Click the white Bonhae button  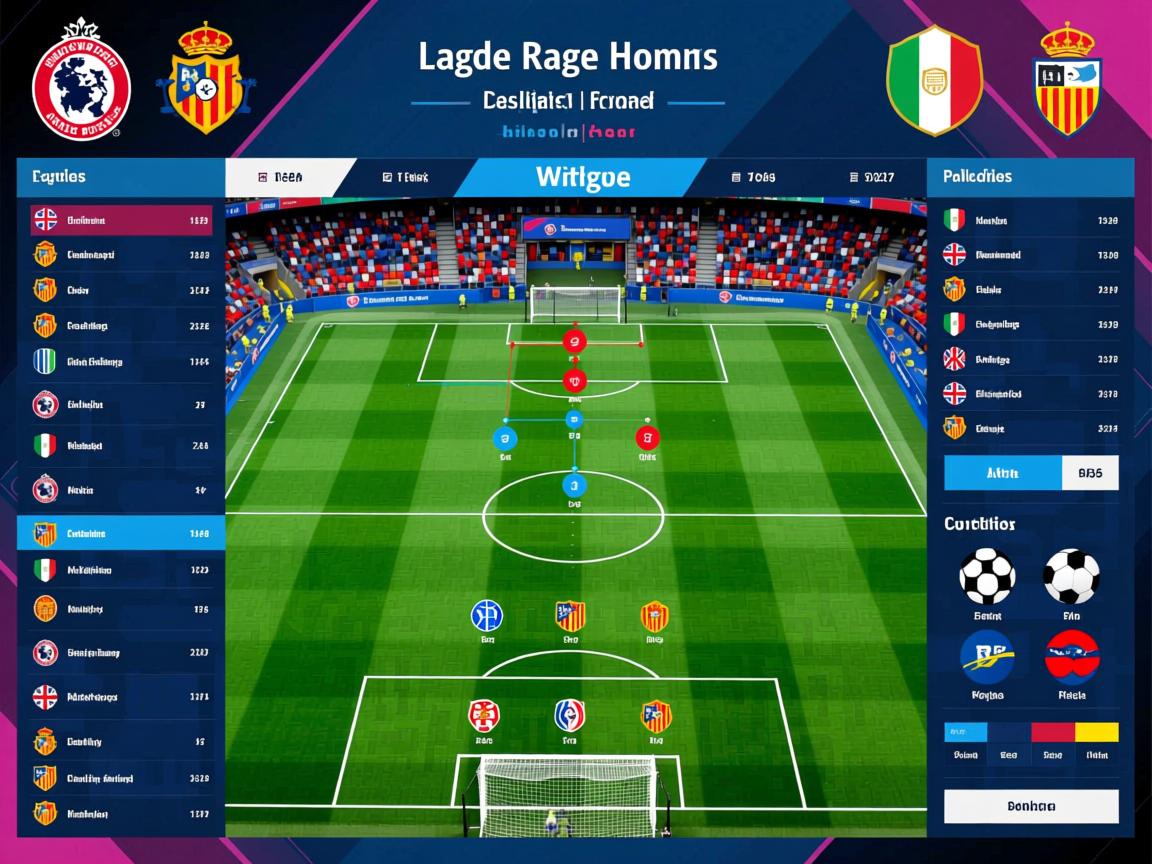(x=1031, y=806)
